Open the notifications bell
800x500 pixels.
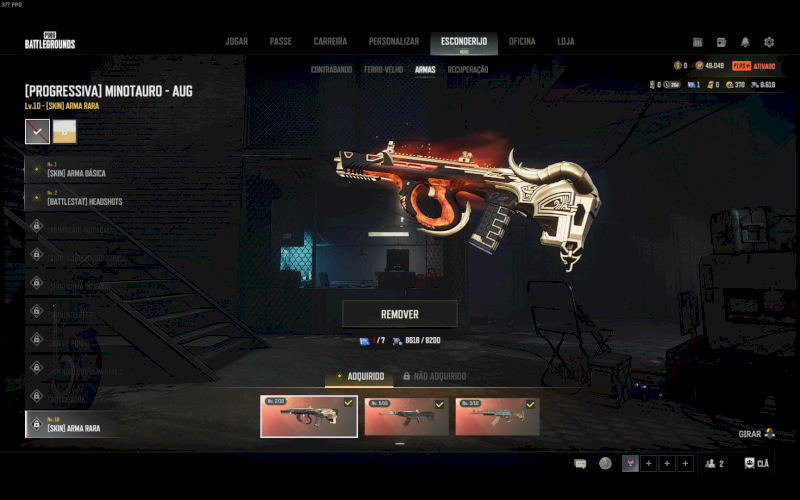(745, 42)
